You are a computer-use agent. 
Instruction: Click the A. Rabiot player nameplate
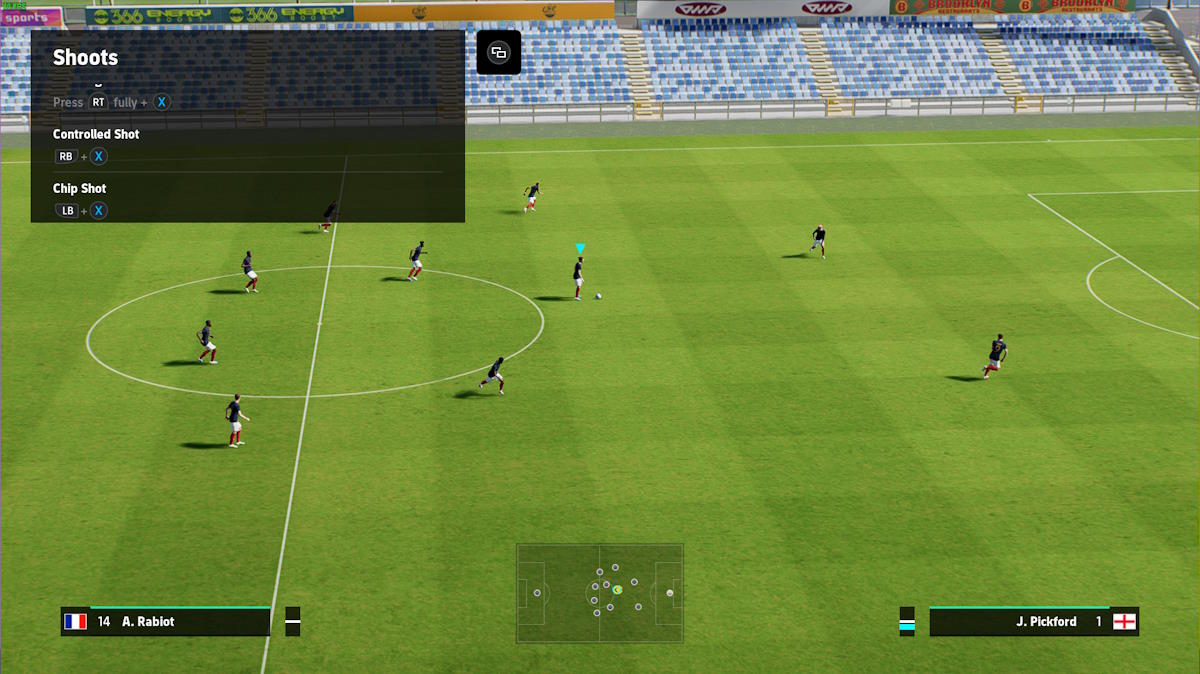coord(166,621)
